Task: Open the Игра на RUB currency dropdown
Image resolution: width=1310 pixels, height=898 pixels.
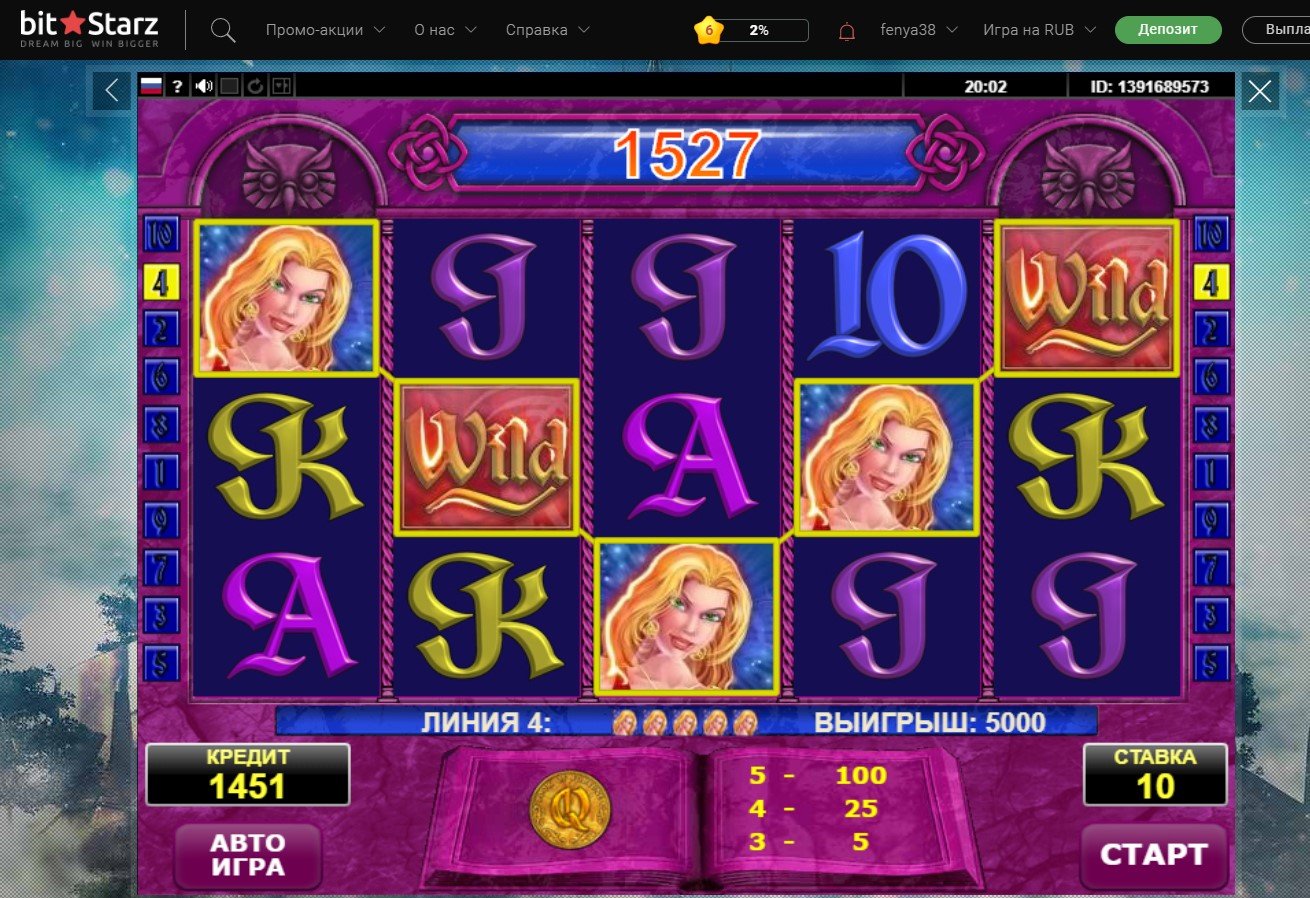Action: pos(1039,30)
